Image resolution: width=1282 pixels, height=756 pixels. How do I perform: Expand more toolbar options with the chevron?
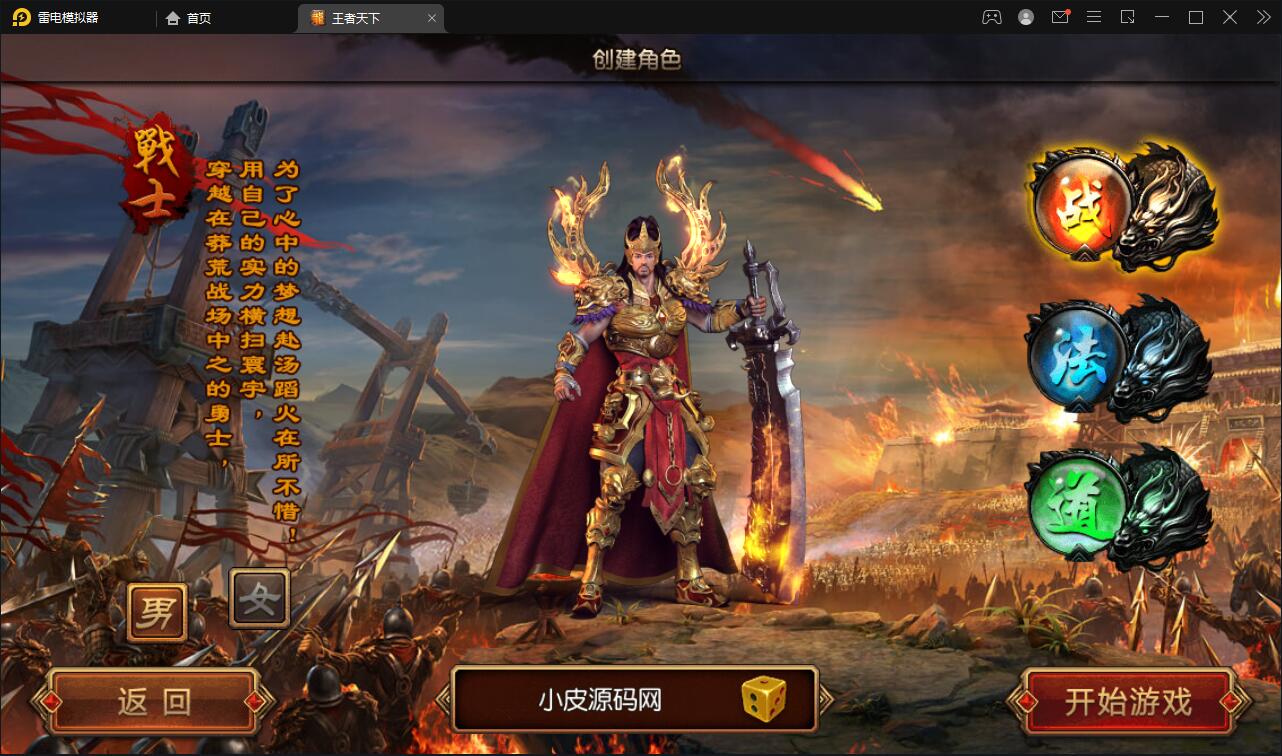click(1262, 17)
